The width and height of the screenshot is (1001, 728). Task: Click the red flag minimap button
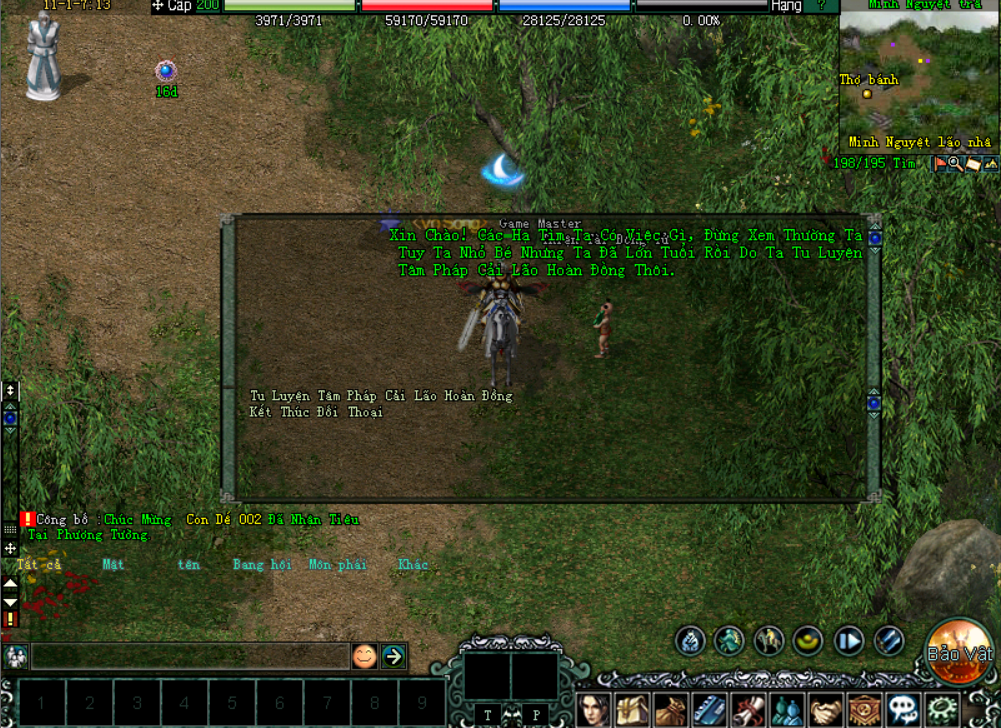[x=940, y=164]
